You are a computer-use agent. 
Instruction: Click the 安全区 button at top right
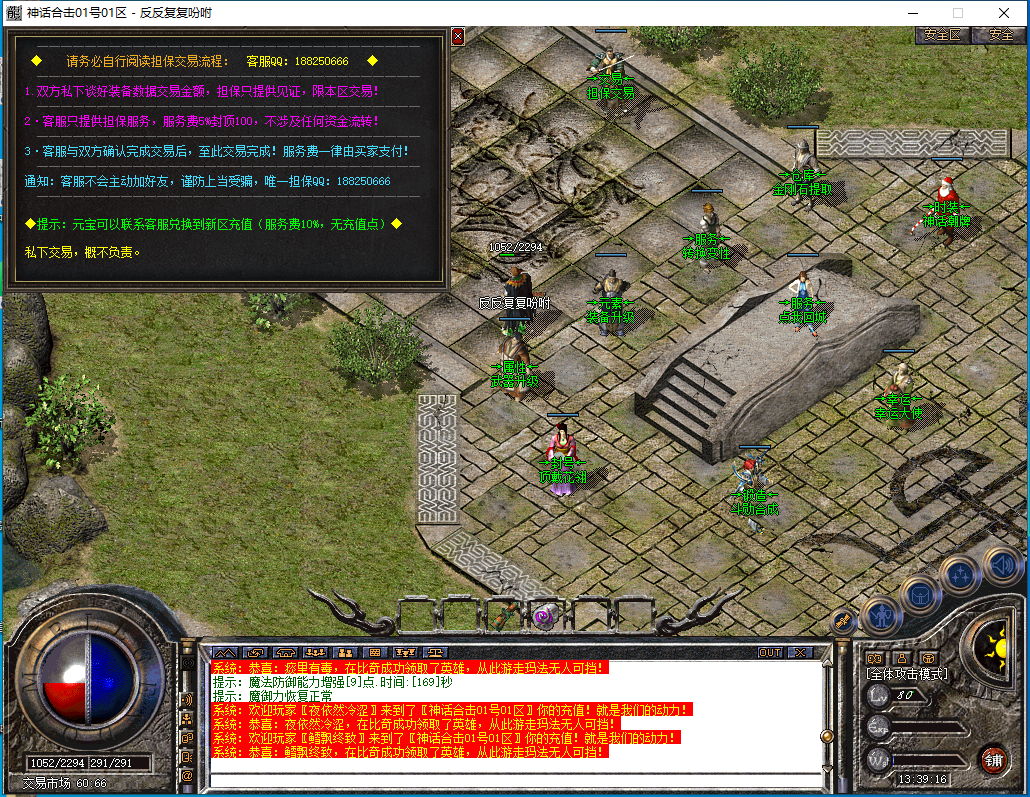click(x=942, y=34)
